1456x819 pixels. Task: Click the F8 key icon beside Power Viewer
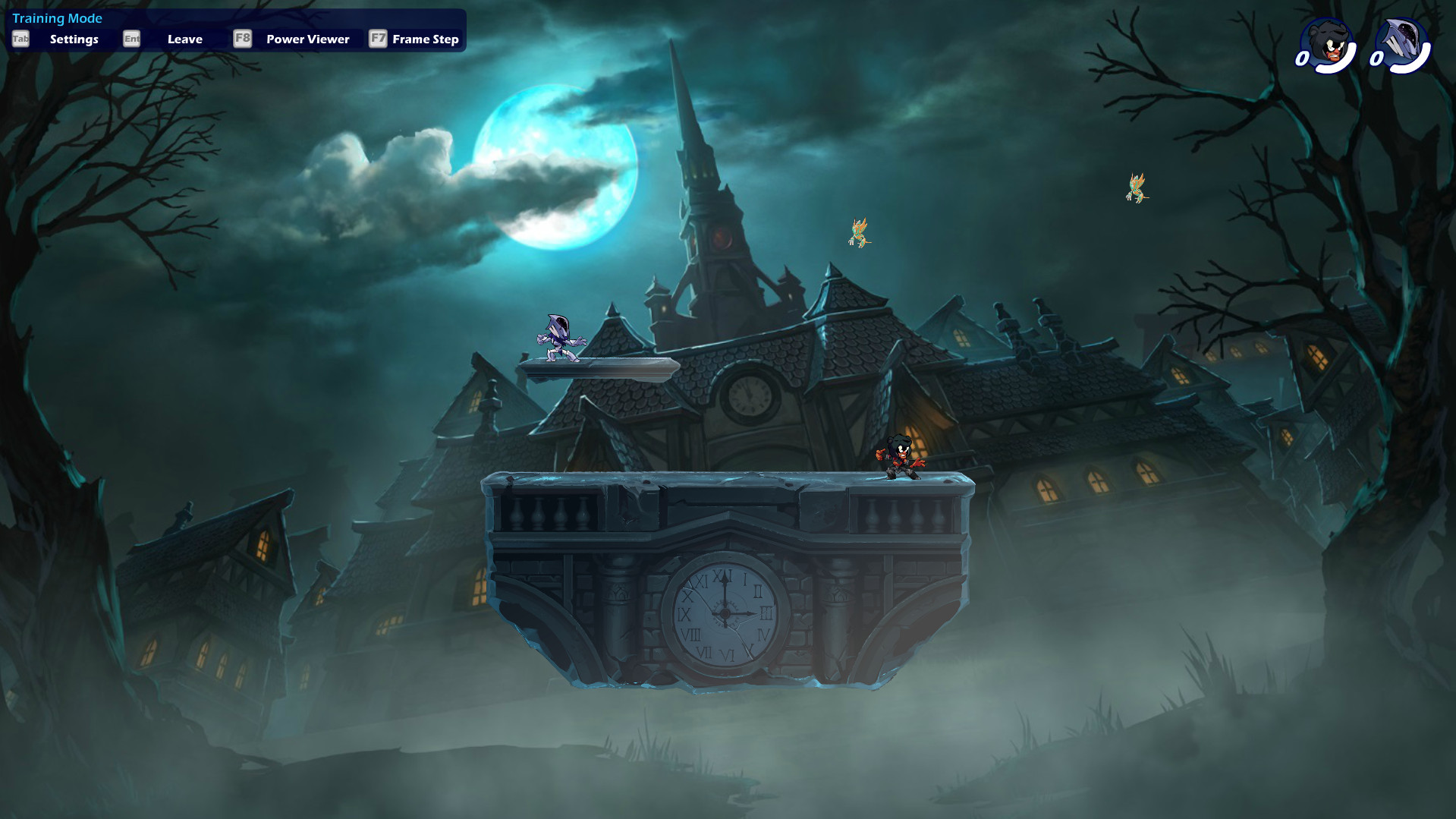pos(243,38)
